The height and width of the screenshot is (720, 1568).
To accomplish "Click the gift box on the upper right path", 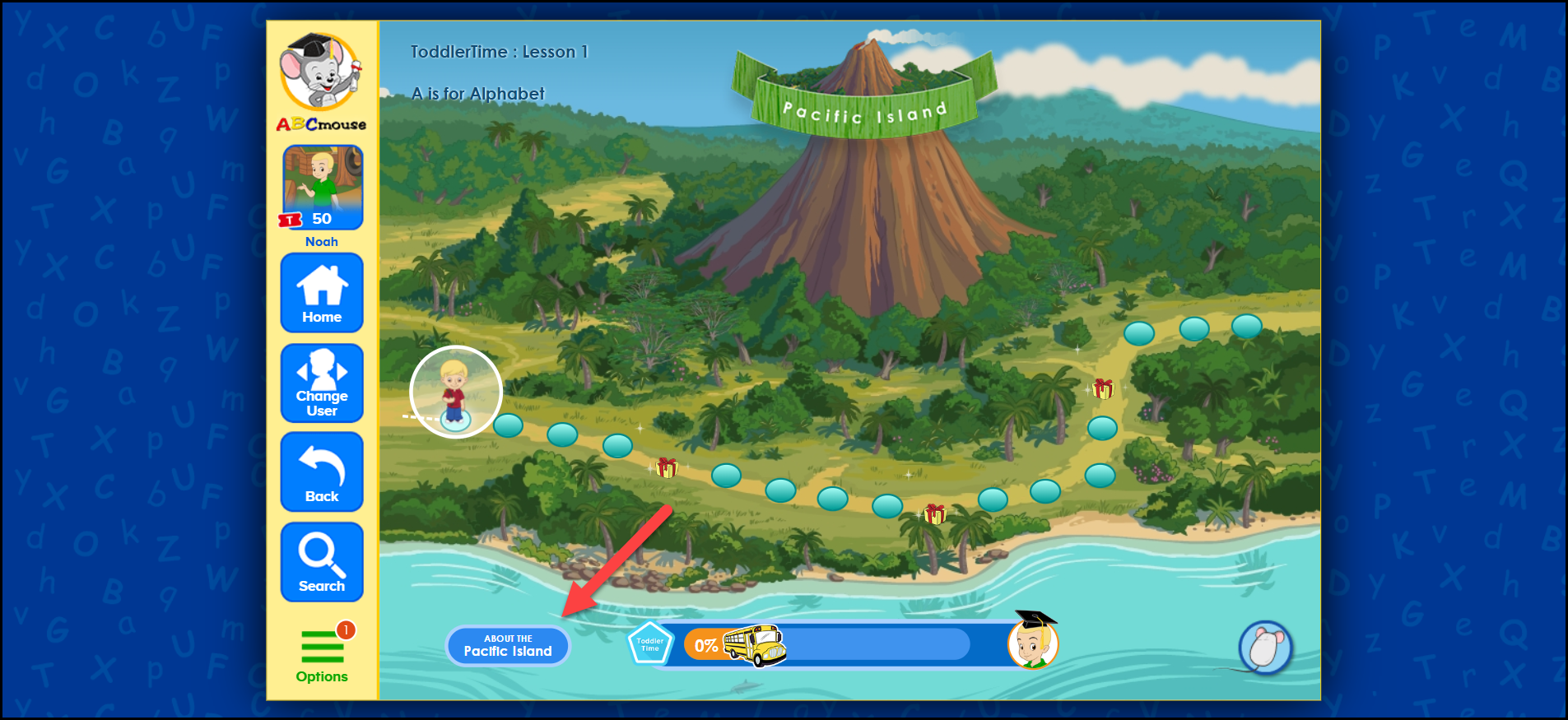I will [x=1102, y=388].
